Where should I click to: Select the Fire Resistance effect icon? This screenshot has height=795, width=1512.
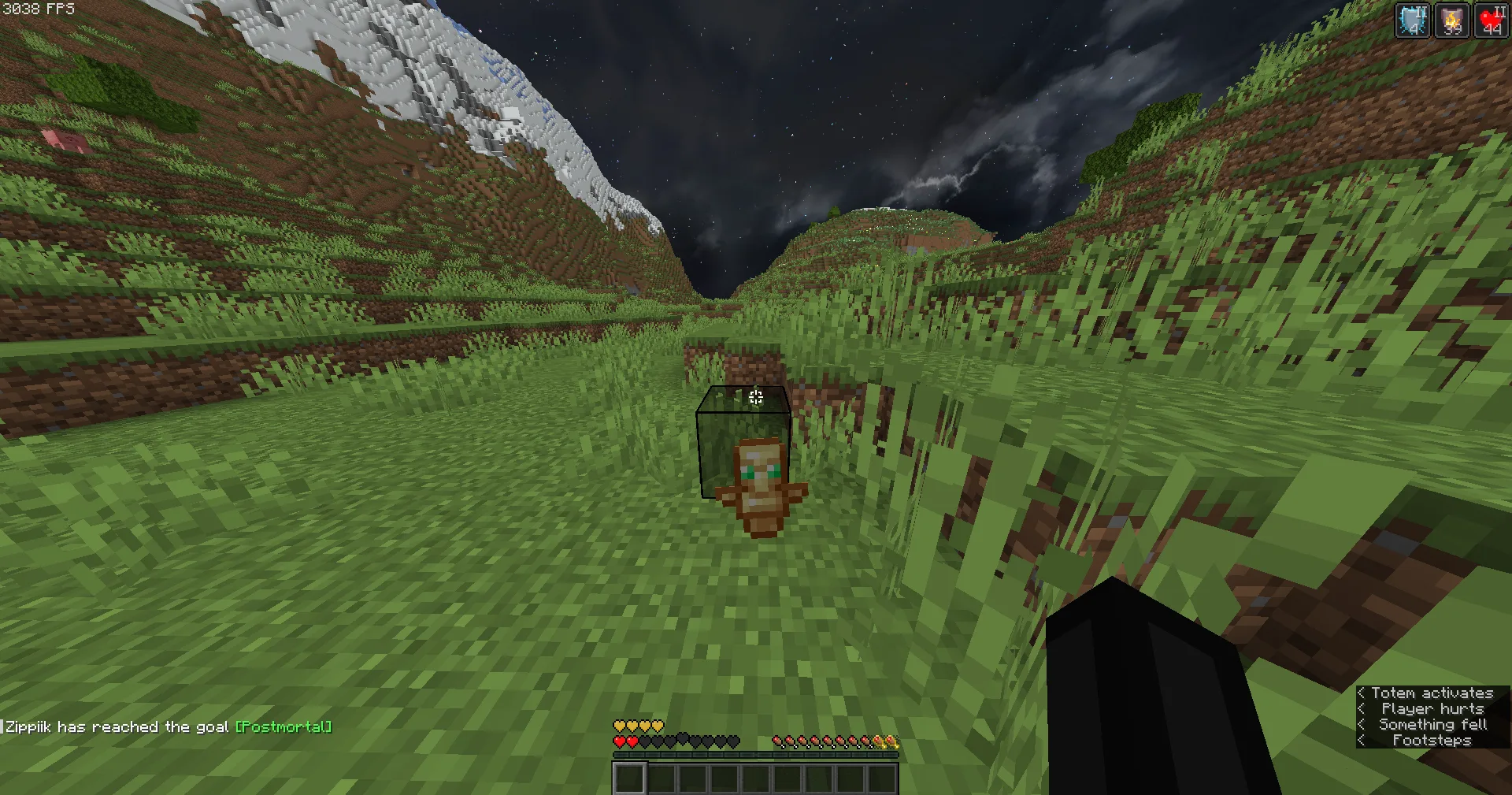(x=1451, y=20)
